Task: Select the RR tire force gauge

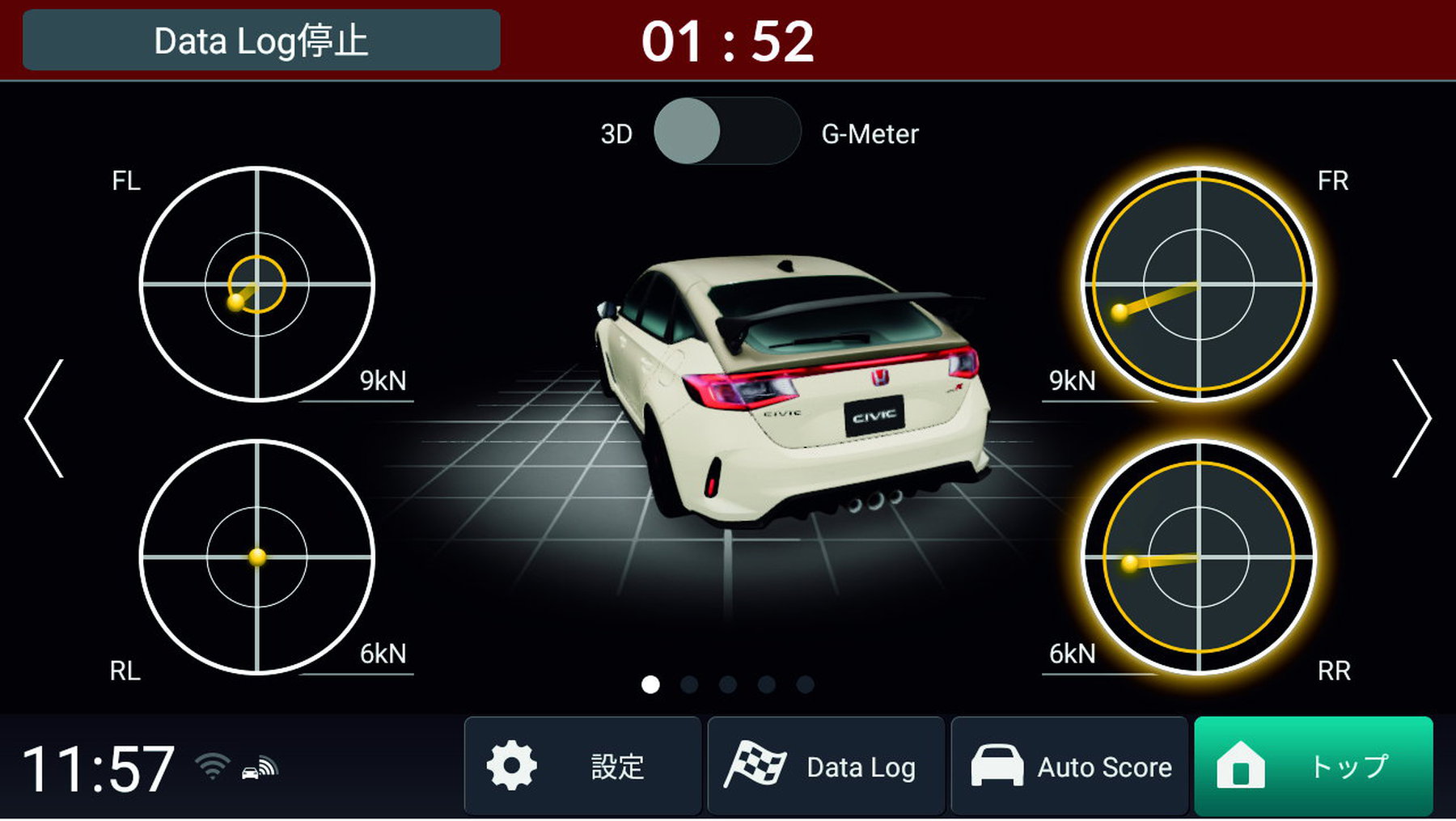Action: pyautogui.click(x=1198, y=557)
